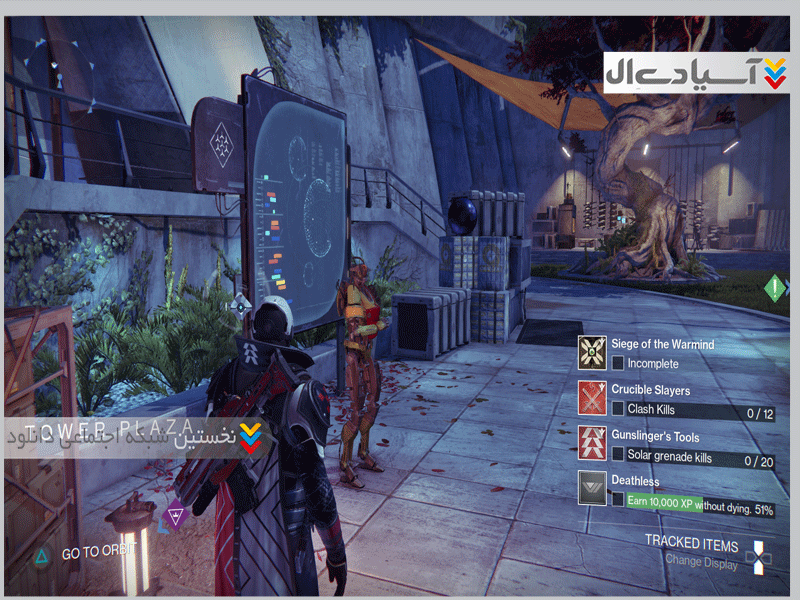
Task: Mark the Earn 10,000 XP objective checkbox
Action: pyautogui.click(x=619, y=500)
